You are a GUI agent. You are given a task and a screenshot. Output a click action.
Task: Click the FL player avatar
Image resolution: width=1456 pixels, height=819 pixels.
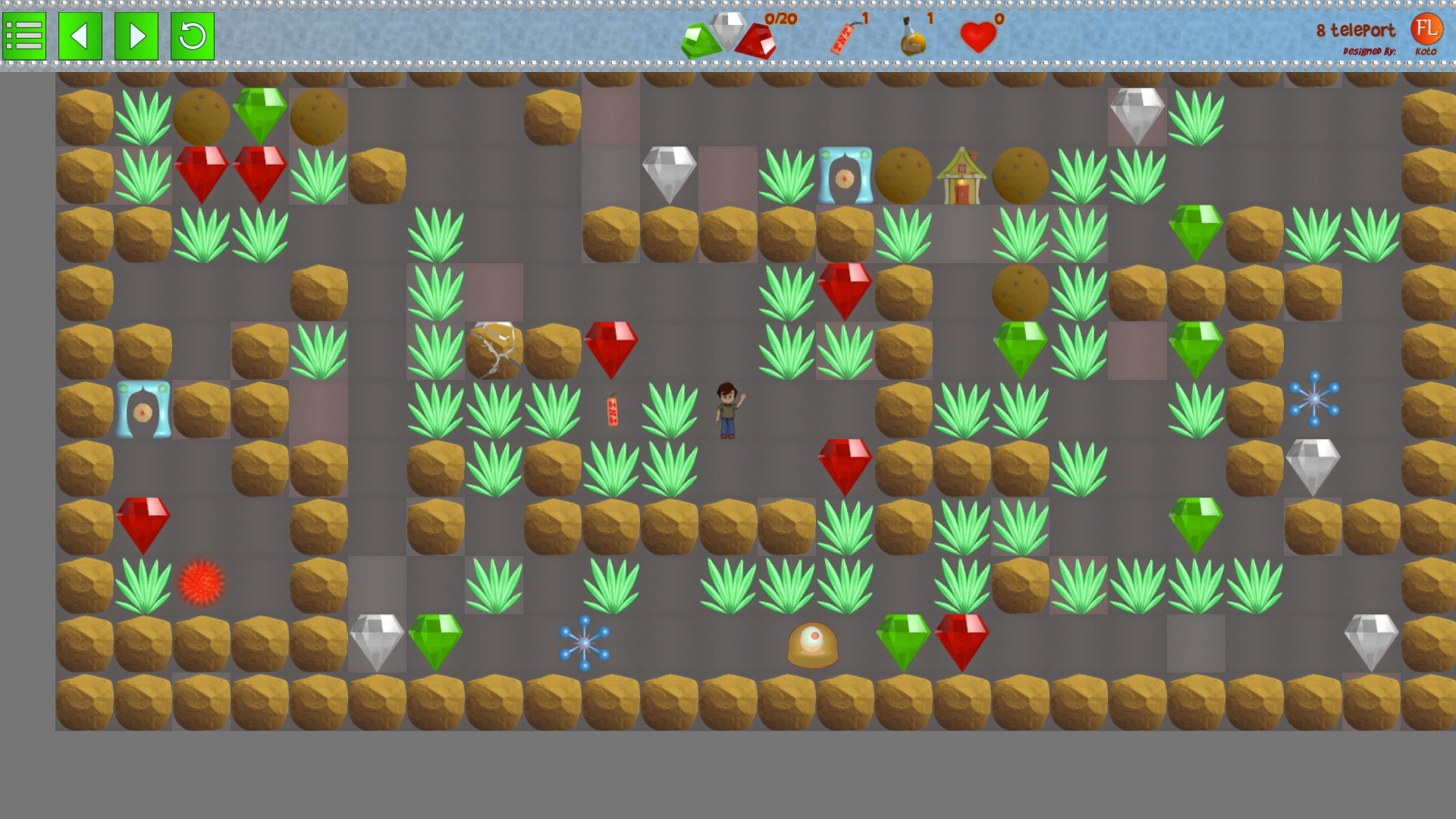1429,30
